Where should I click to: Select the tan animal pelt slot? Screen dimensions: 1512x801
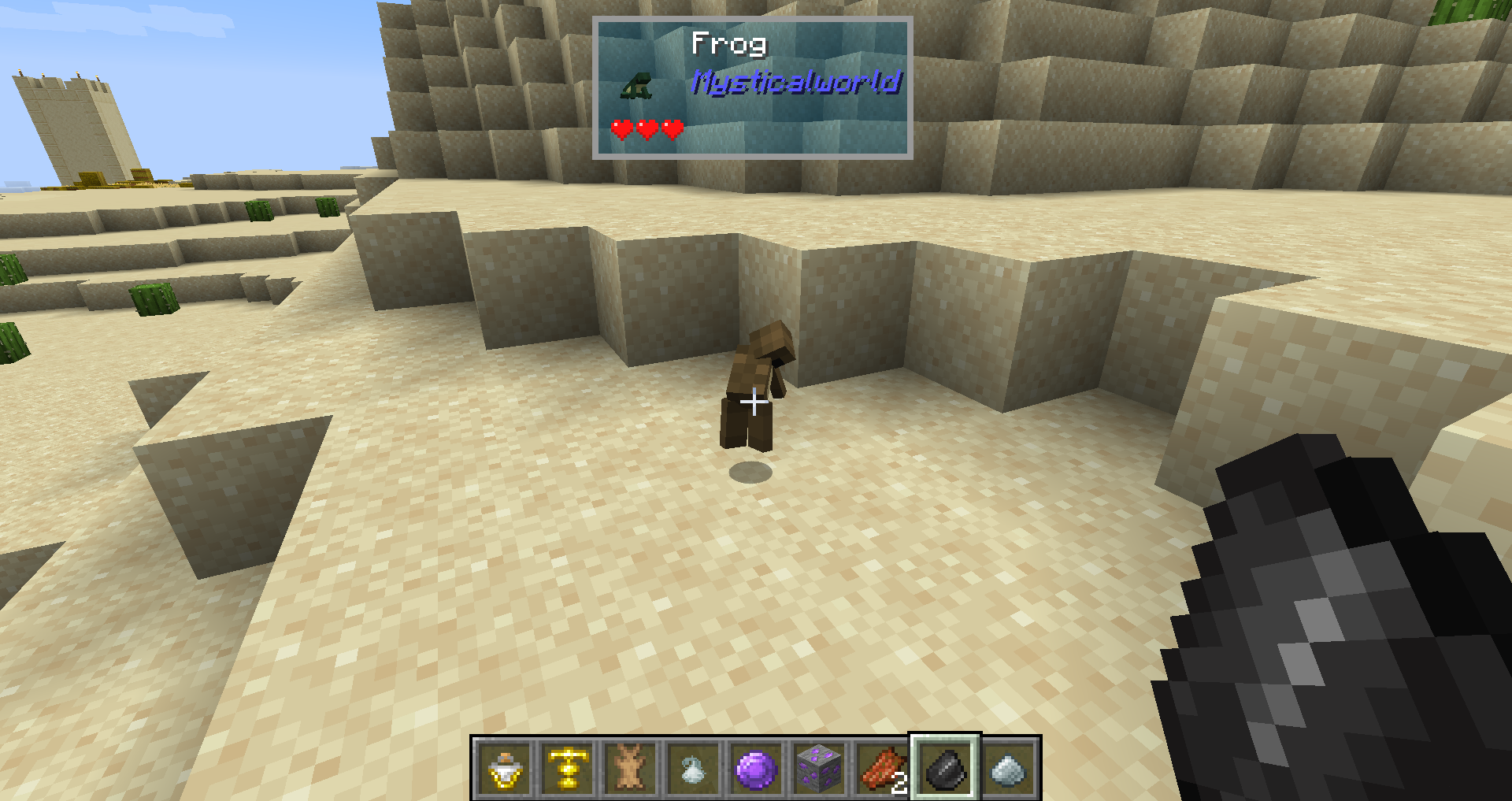coord(630,769)
